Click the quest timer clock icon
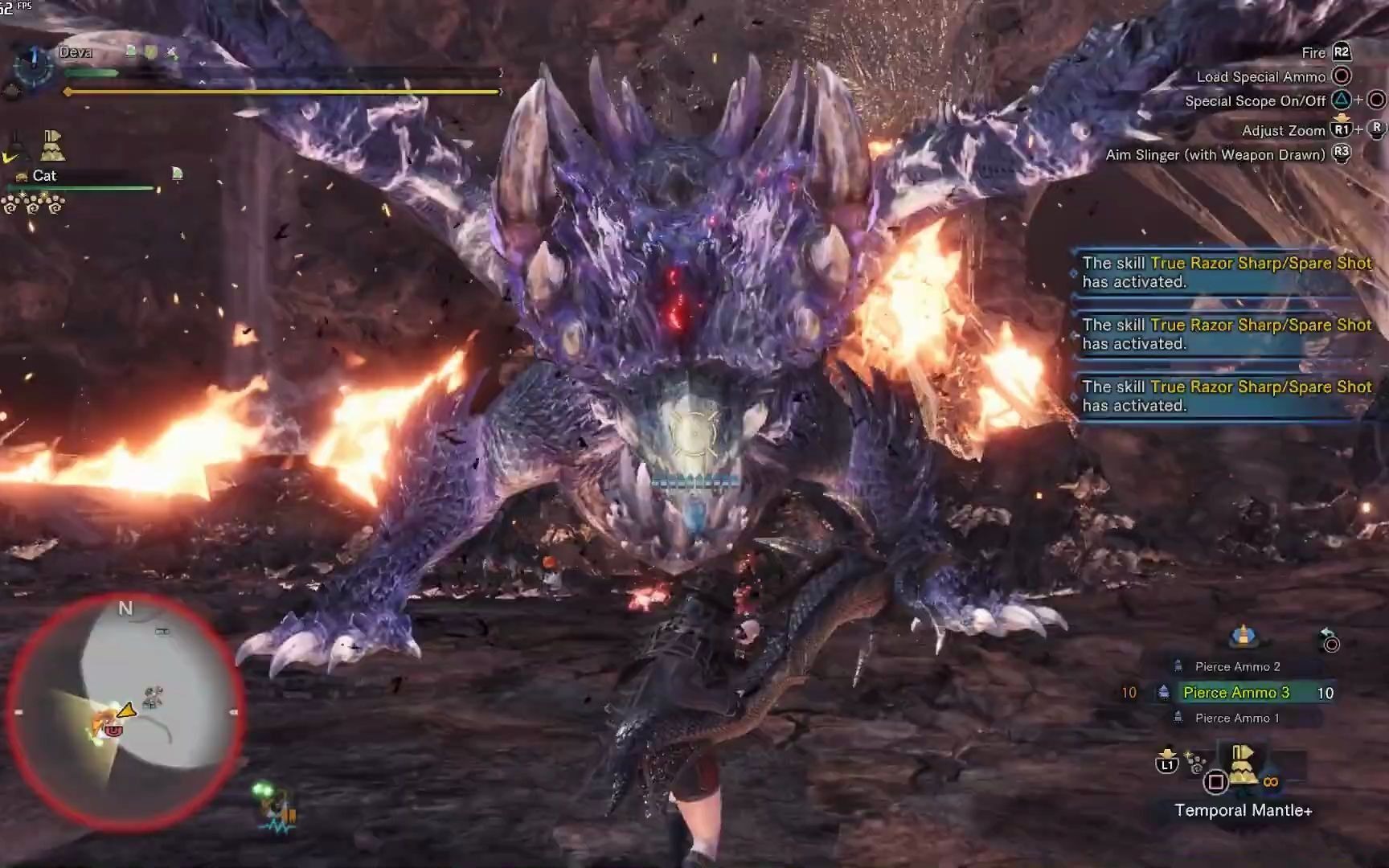The height and width of the screenshot is (868, 1389). [x=33, y=66]
